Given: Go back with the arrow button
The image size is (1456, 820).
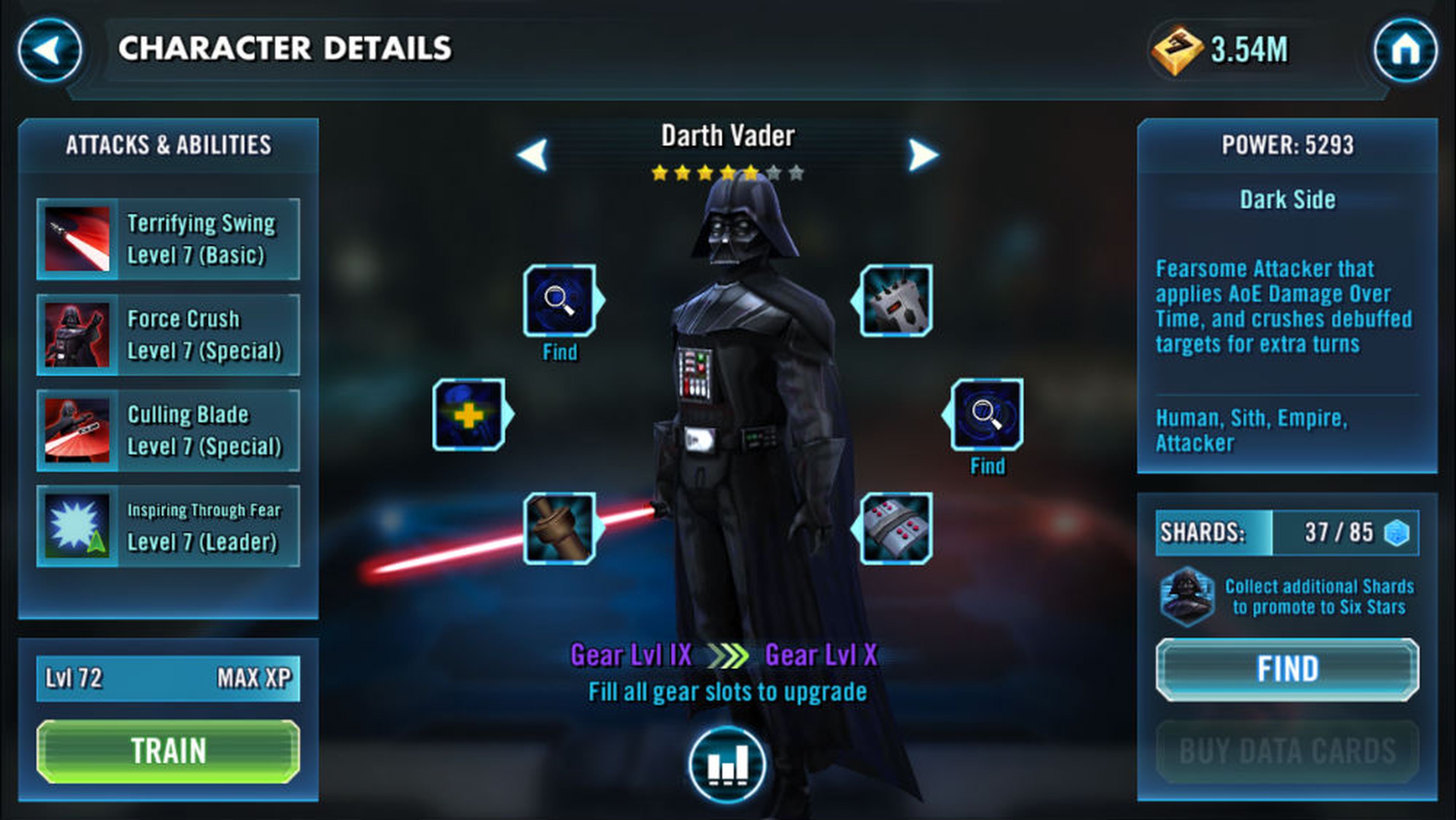Looking at the screenshot, I should [x=50, y=50].
